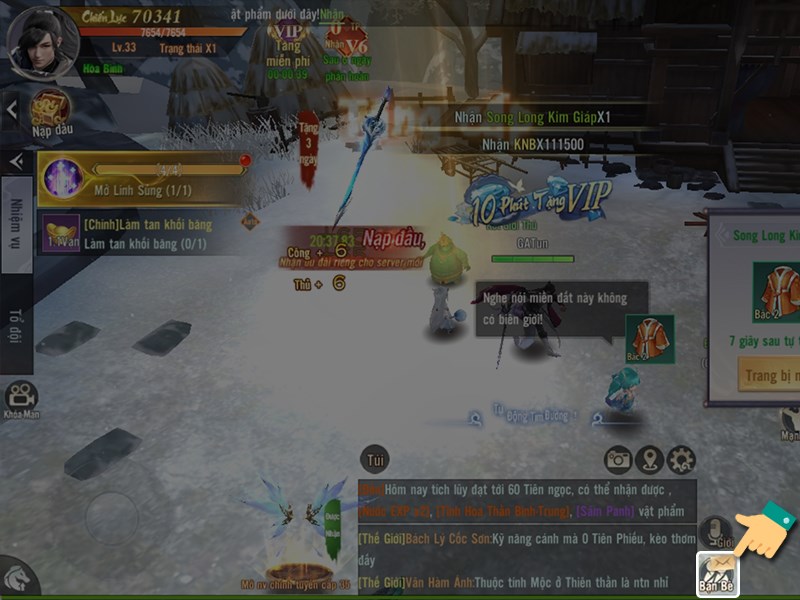800x600 pixels.
Task: Open the Nạp đầu treasure chest icon
Action: 50,109
